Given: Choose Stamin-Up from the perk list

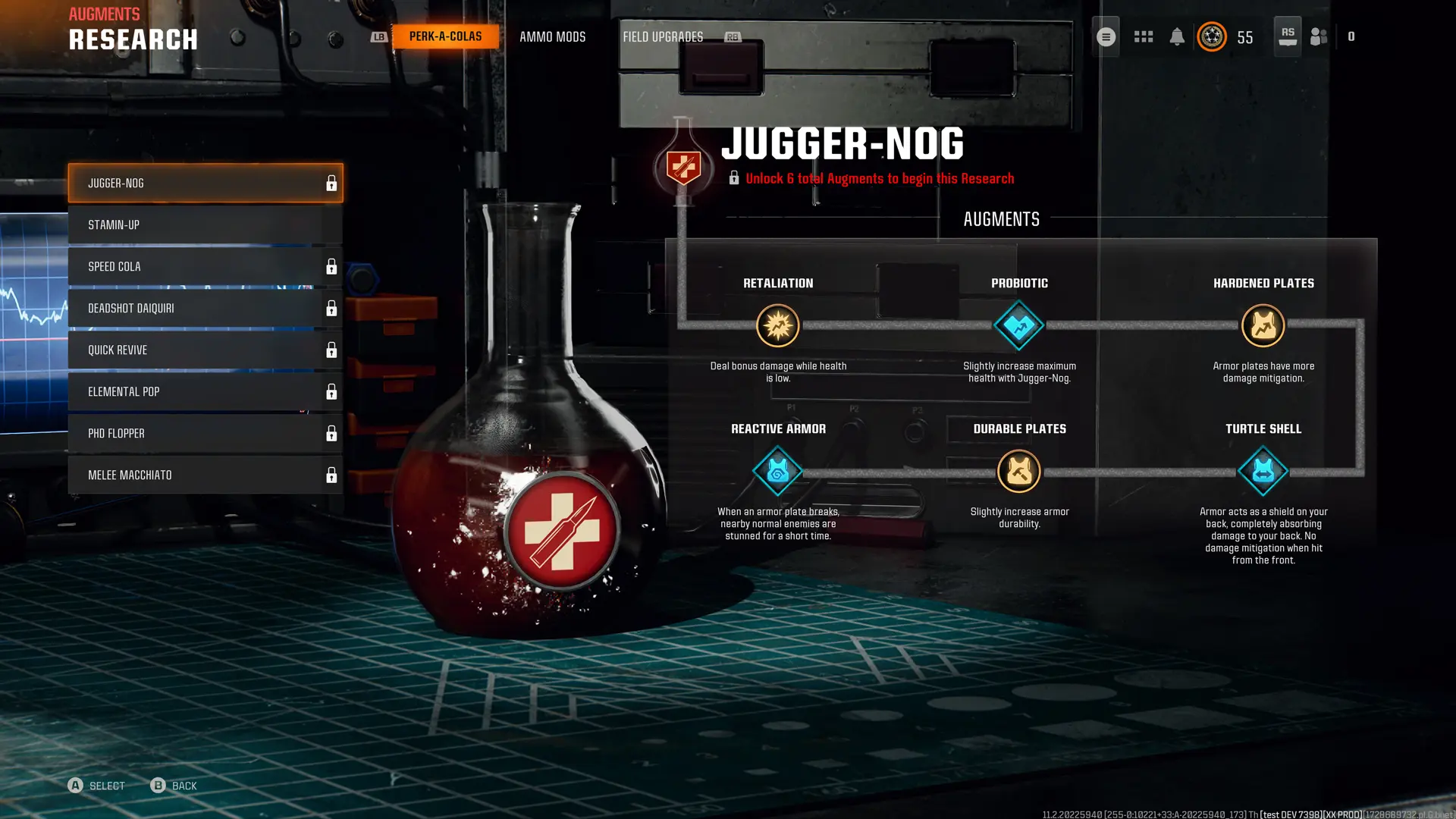Looking at the screenshot, I should [x=205, y=225].
